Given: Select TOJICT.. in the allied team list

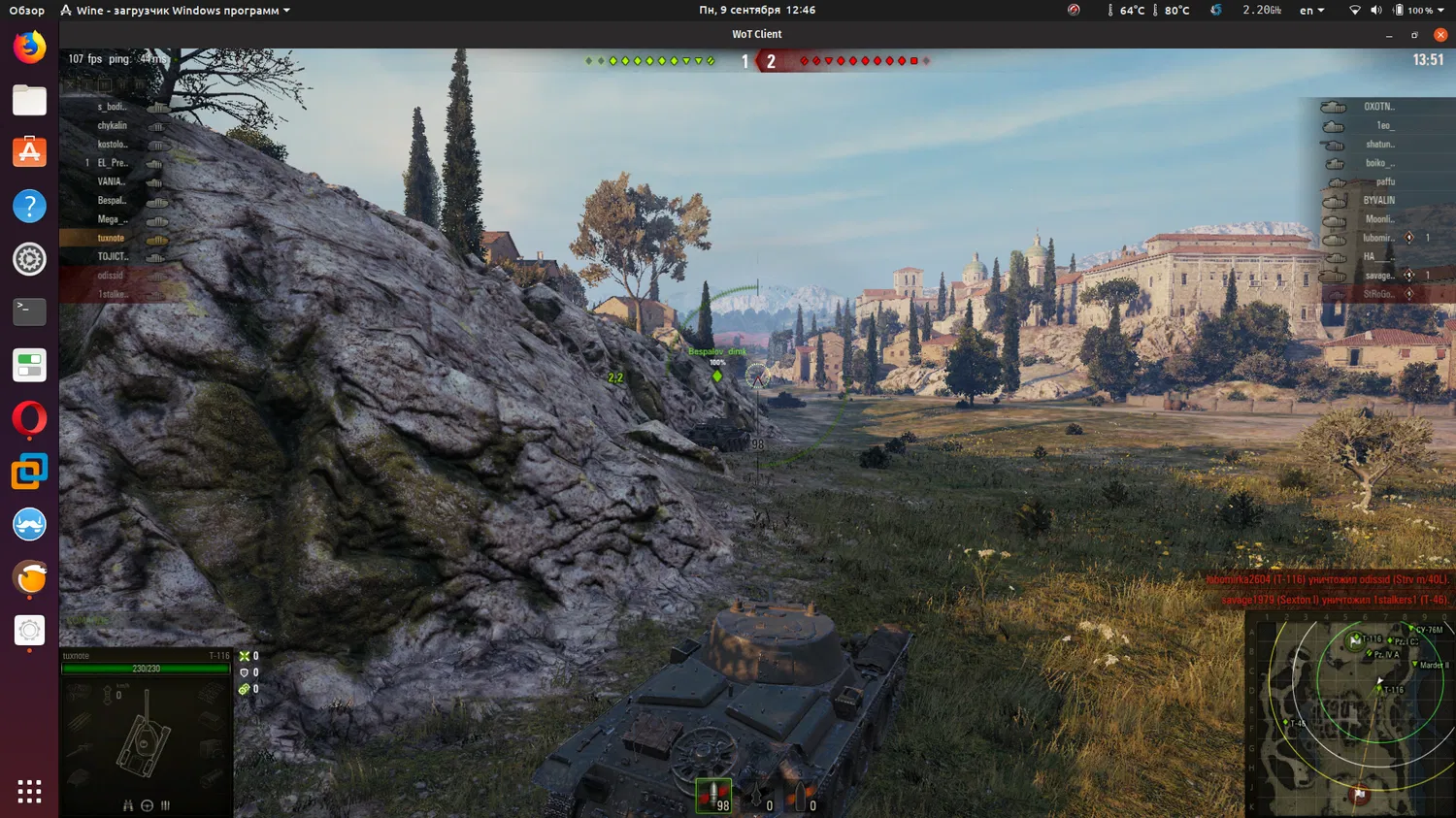Looking at the screenshot, I should [113, 256].
